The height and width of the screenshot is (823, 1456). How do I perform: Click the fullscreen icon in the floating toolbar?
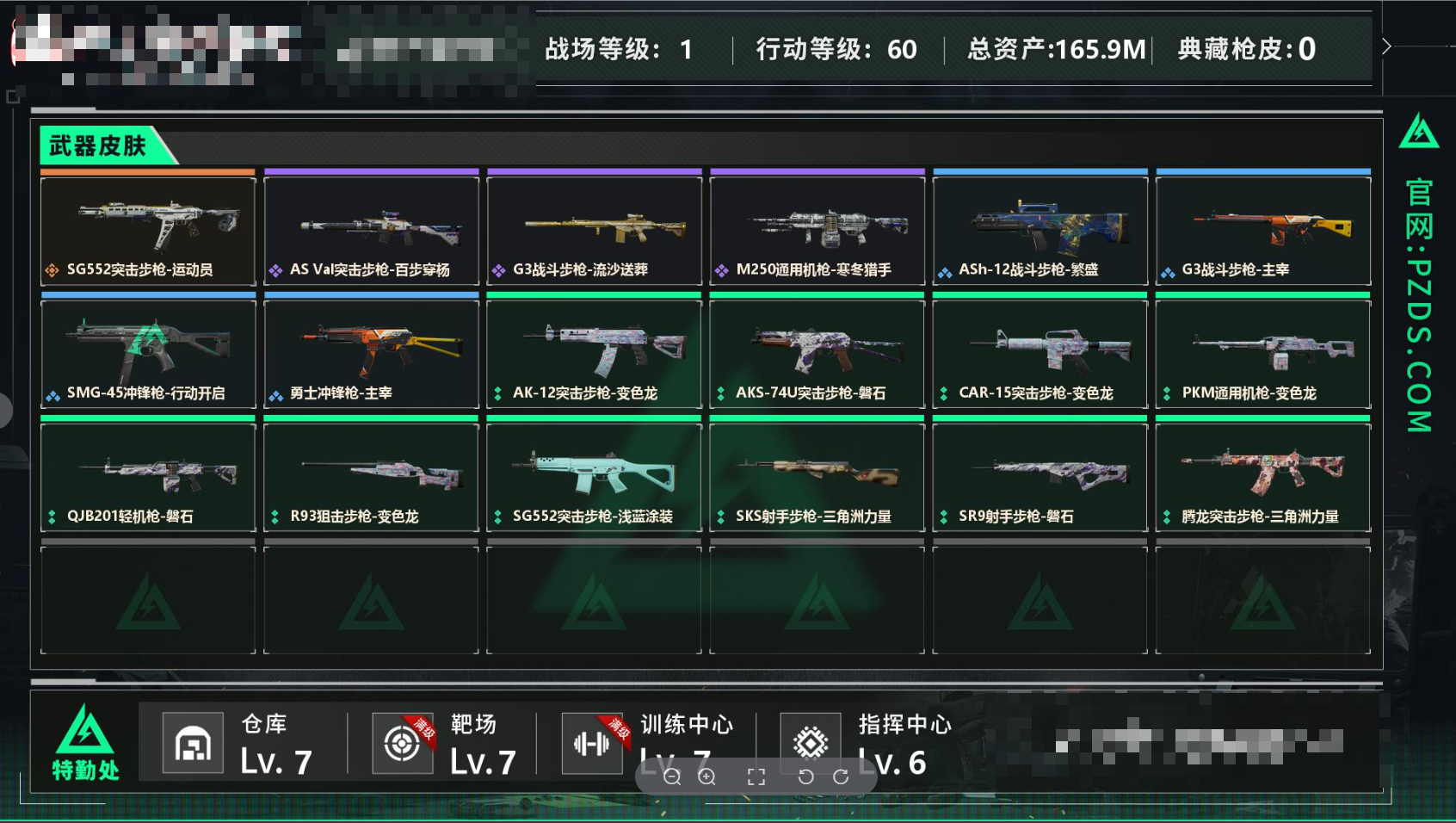point(756,777)
